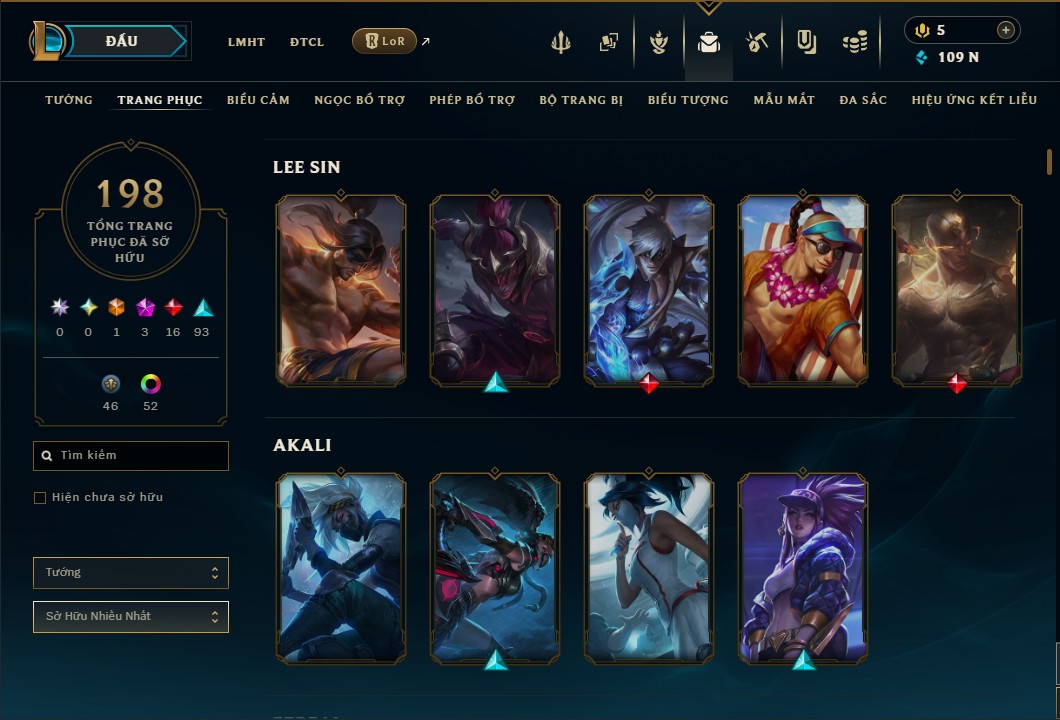Switch to the TƯỚNG collection tab
This screenshot has height=720, width=1060.
tap(69, 100)
